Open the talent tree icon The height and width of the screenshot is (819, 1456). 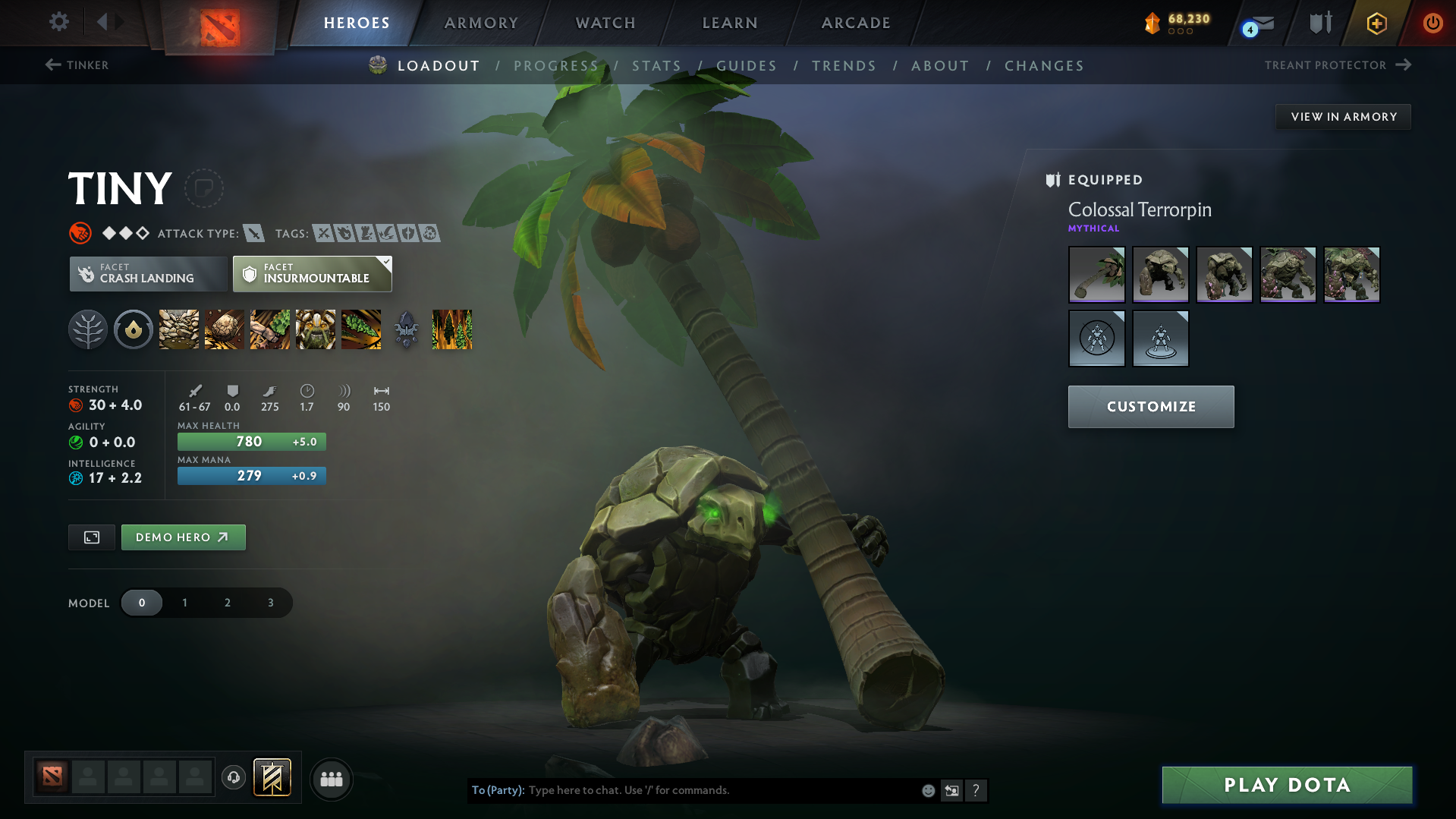point(88,329)
